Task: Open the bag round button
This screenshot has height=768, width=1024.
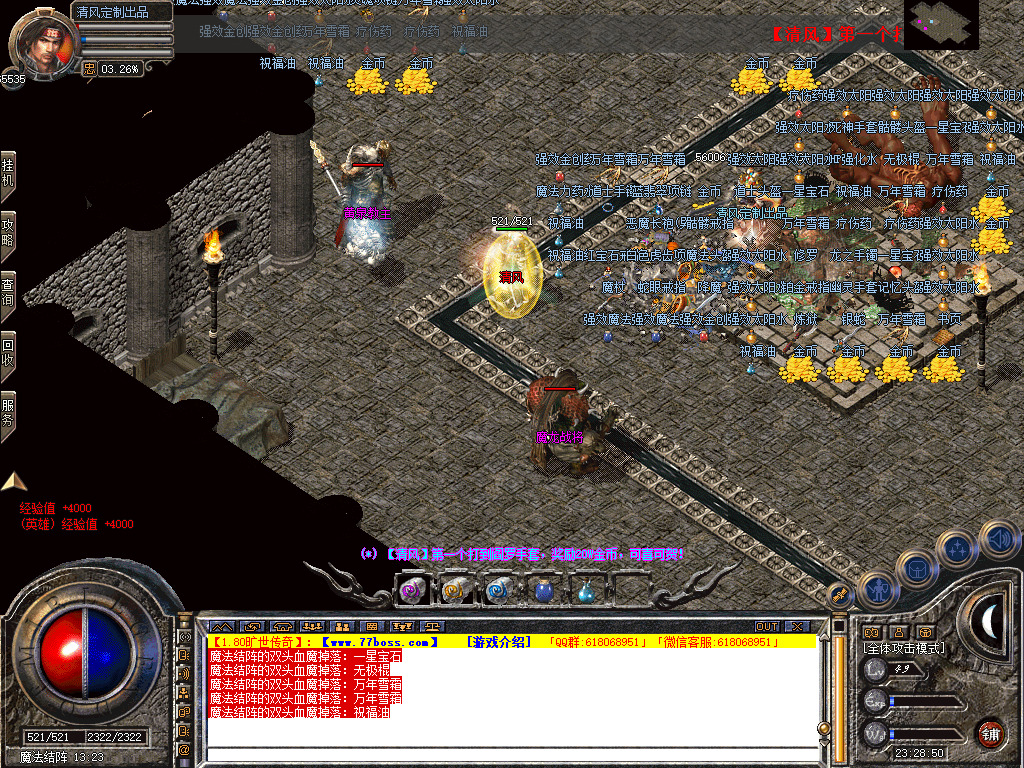Action: pyautogui.click(x=916, y=568)
